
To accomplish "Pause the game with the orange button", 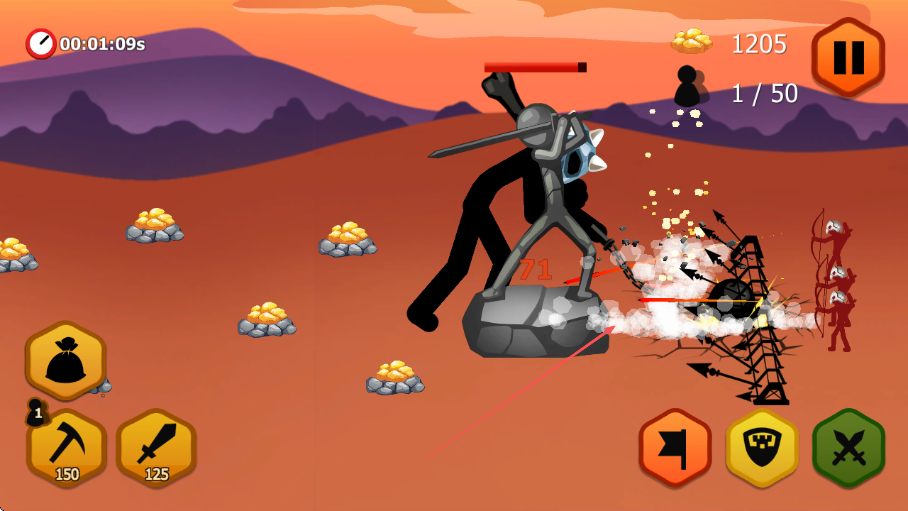I will 848,57.
